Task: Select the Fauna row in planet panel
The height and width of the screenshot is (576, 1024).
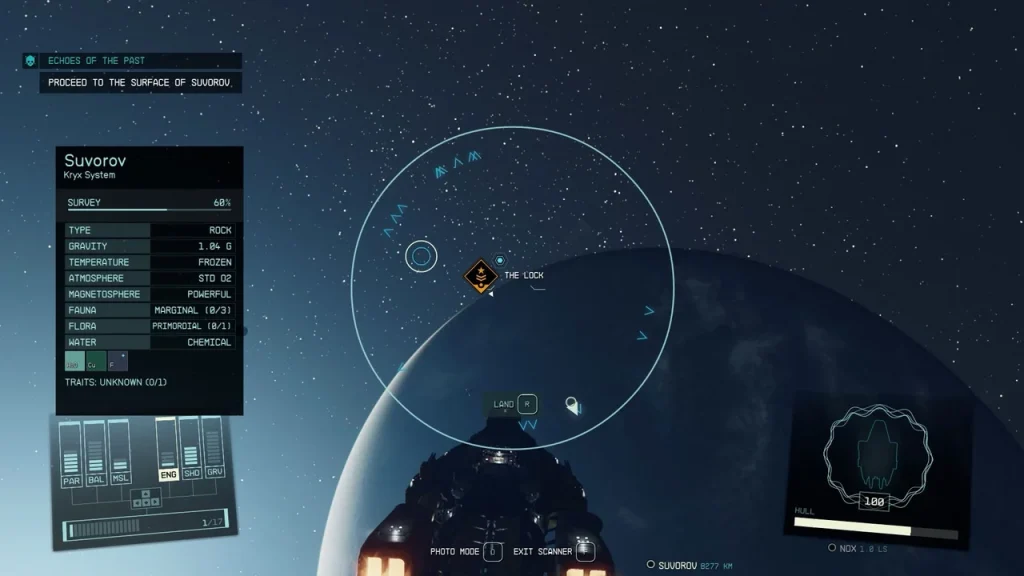Action: [x=149, y=310]
